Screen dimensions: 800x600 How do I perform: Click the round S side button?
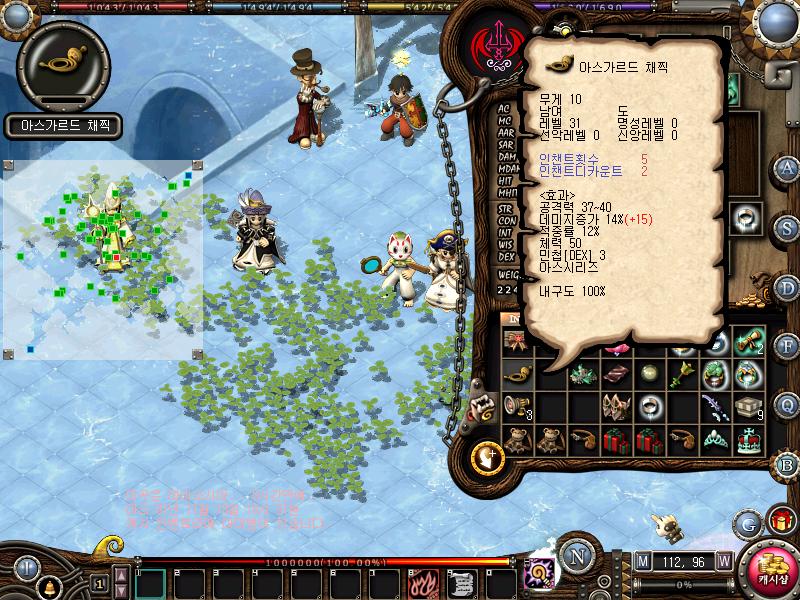point(787,226)
